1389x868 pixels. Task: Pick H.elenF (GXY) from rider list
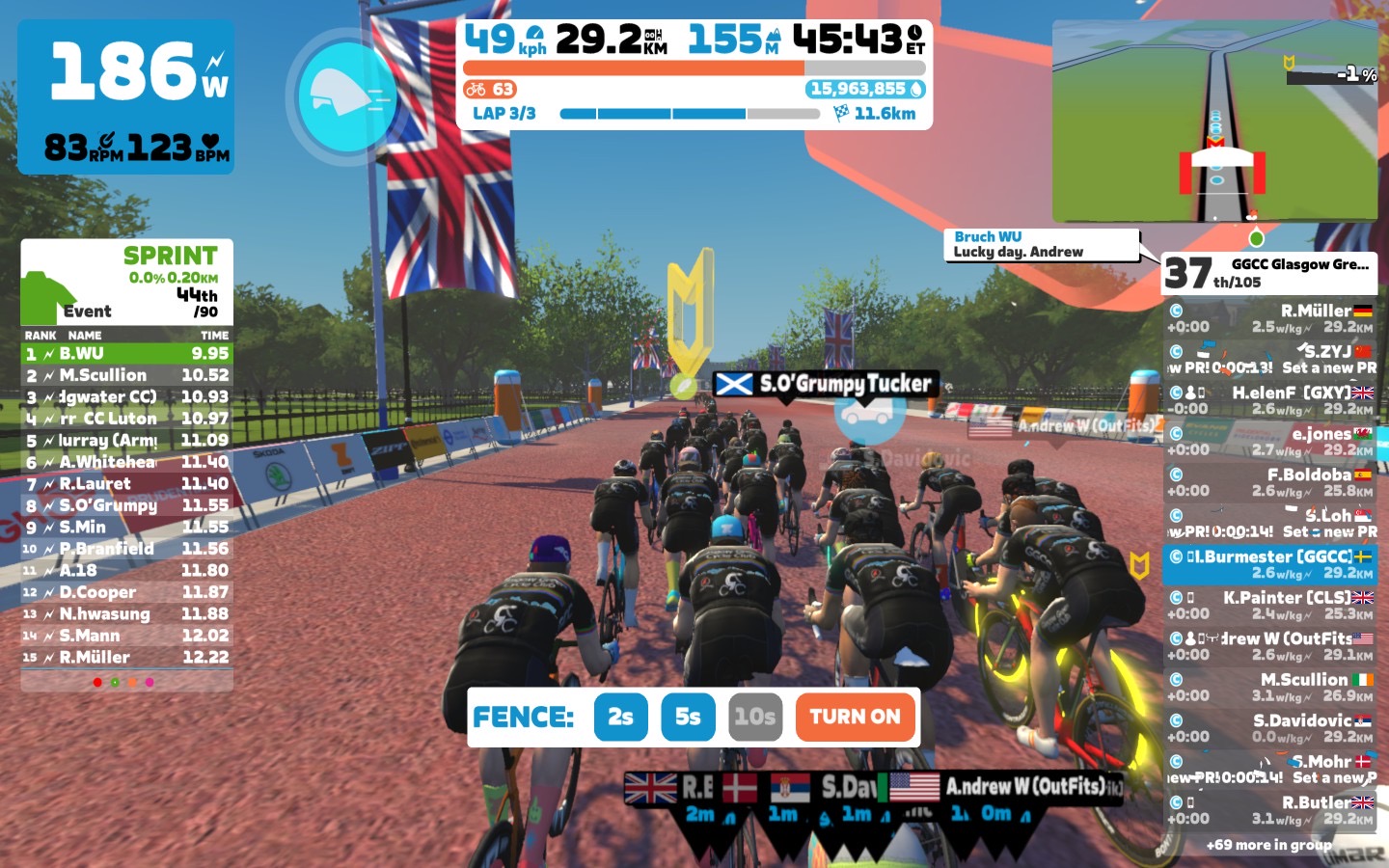coord(1268,400)
